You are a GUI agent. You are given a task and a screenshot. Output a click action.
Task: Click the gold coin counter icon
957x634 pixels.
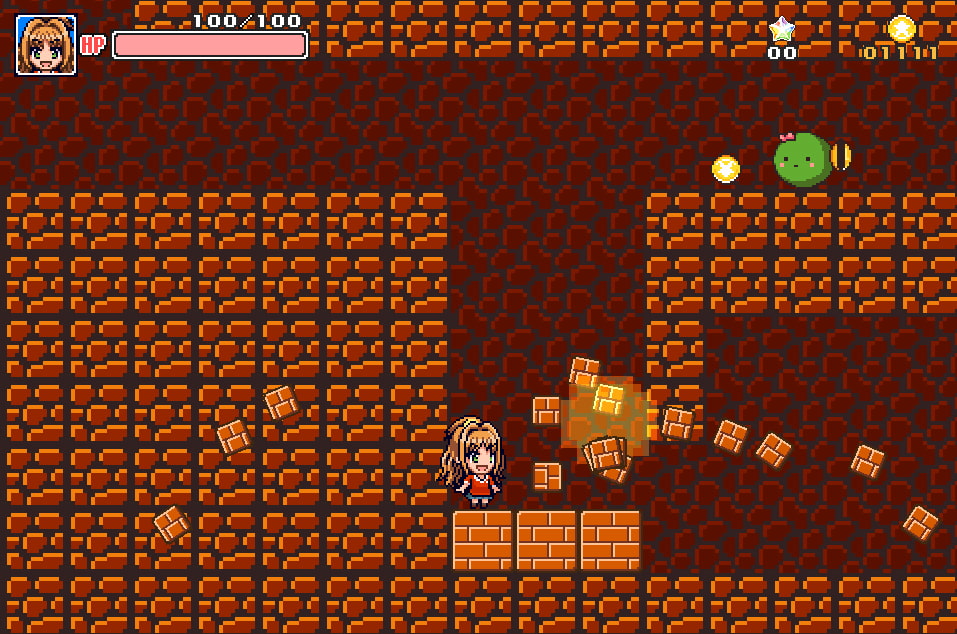pos(901,29)
